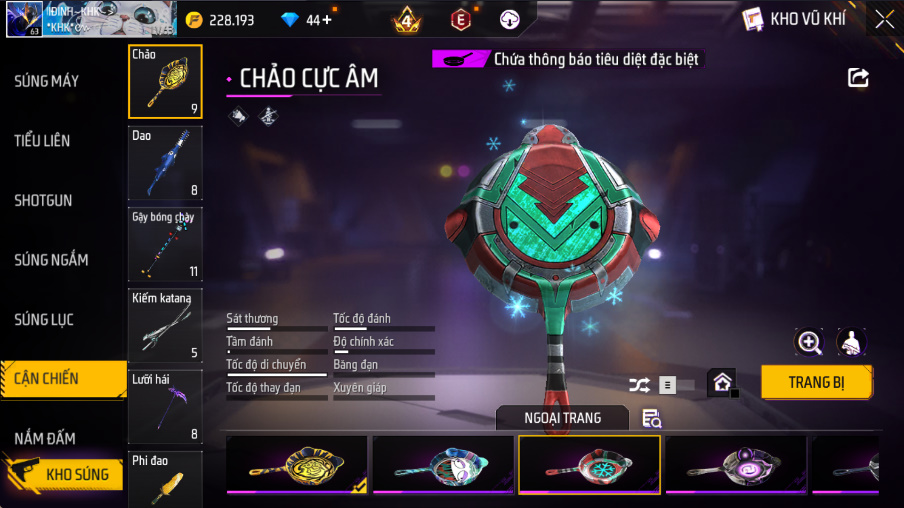Add diamonds with the plus button
Screen dimensions: 904x508
[327, 20]
